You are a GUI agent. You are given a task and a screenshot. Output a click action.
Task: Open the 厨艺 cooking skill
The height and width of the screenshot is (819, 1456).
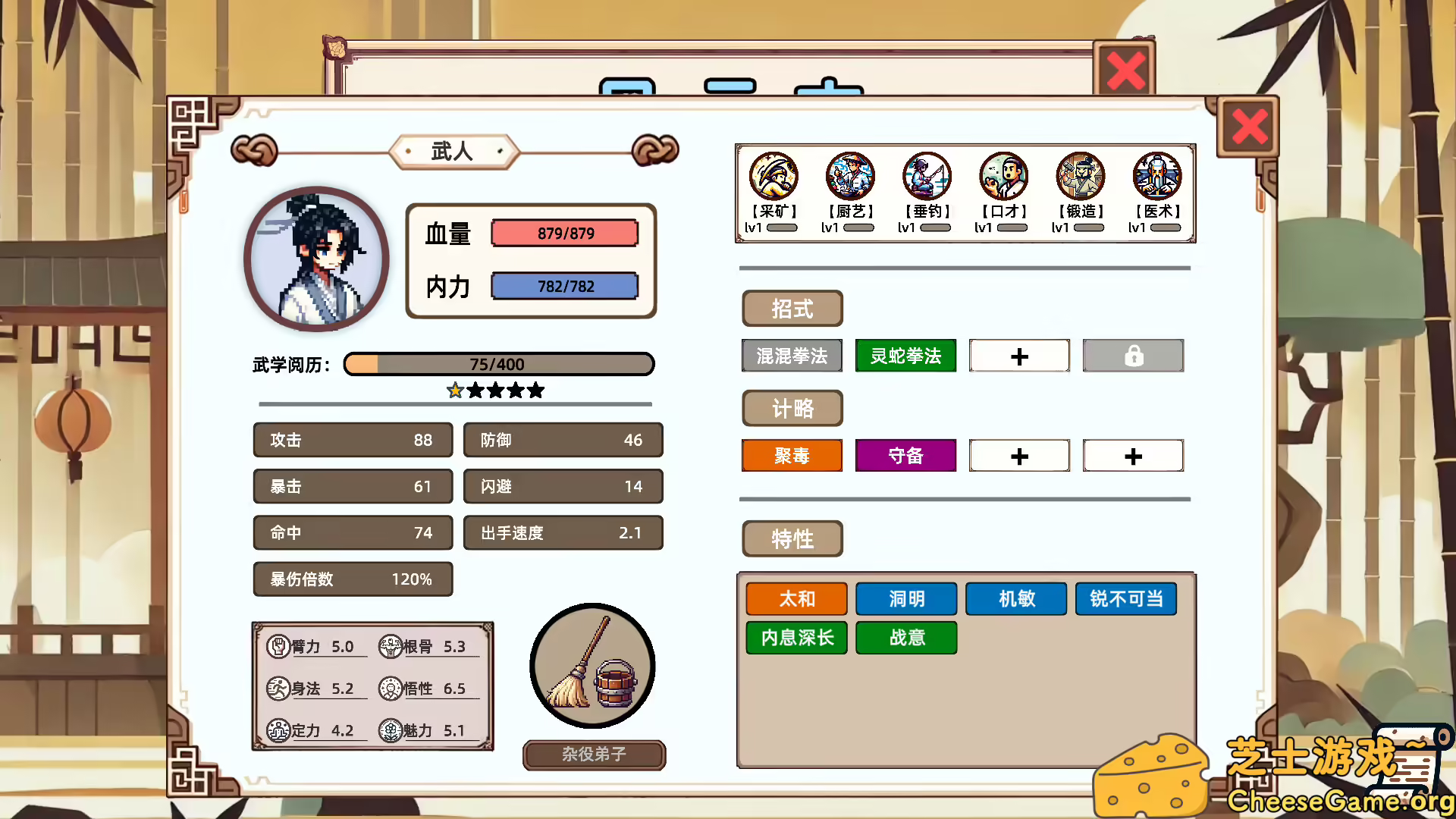(850, 175)
